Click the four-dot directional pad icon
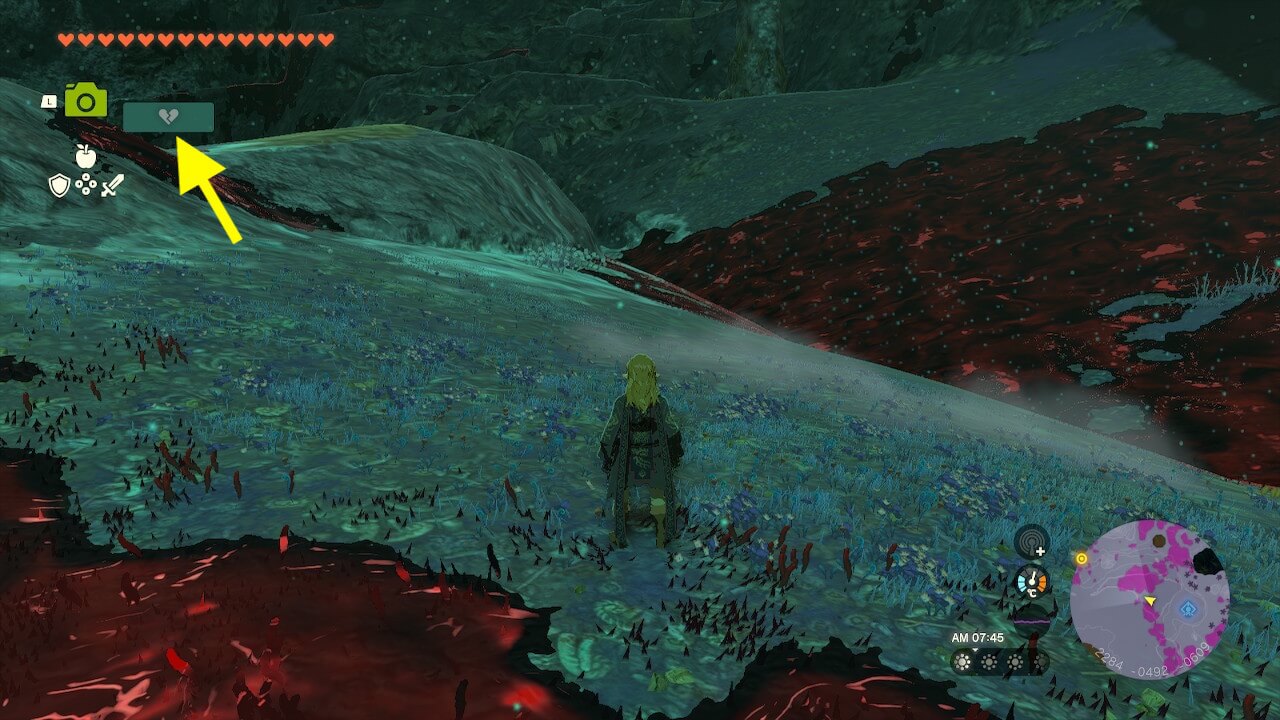 (x=86, y=184)
